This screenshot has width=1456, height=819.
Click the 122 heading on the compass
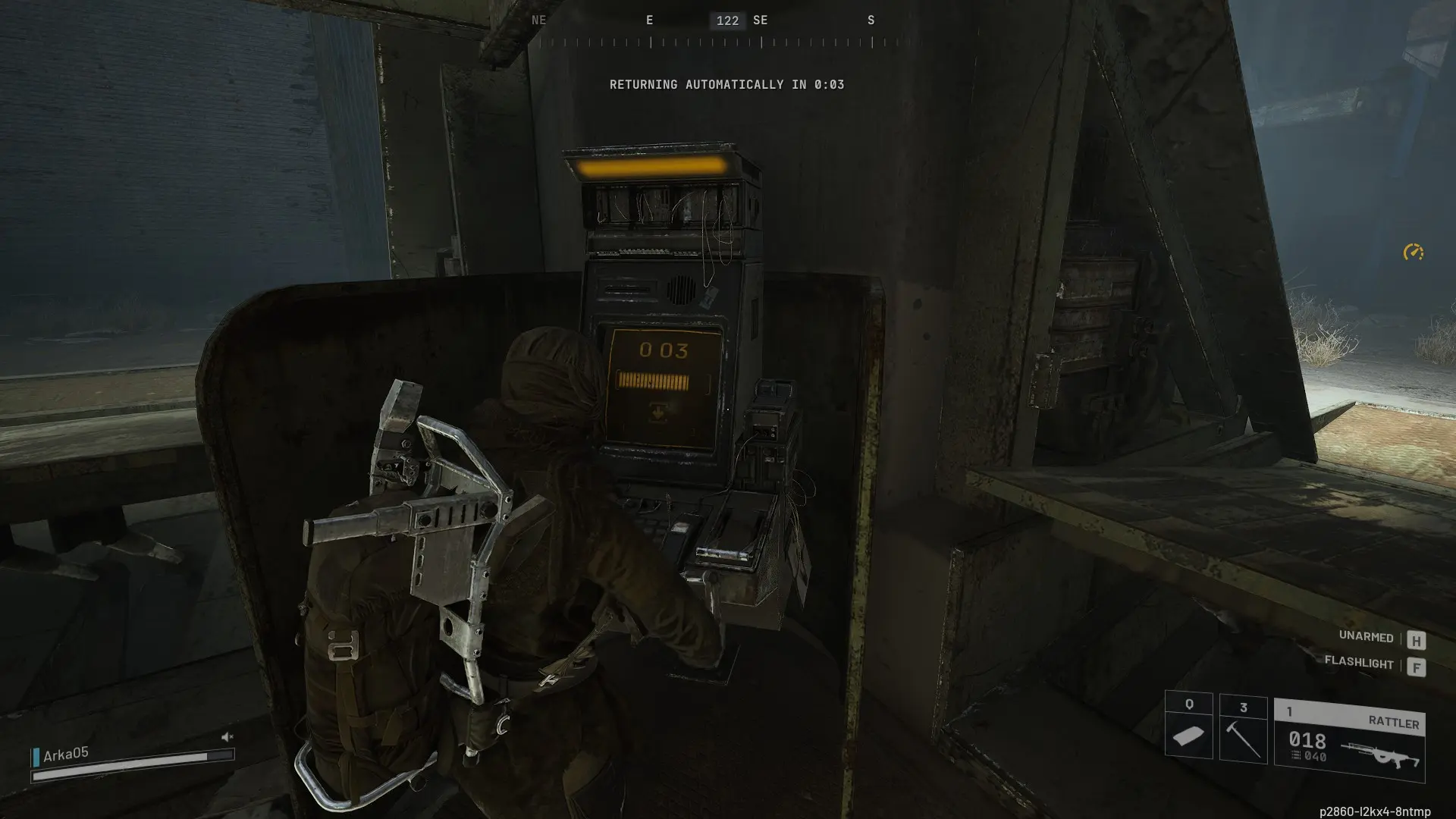(727, 20)
